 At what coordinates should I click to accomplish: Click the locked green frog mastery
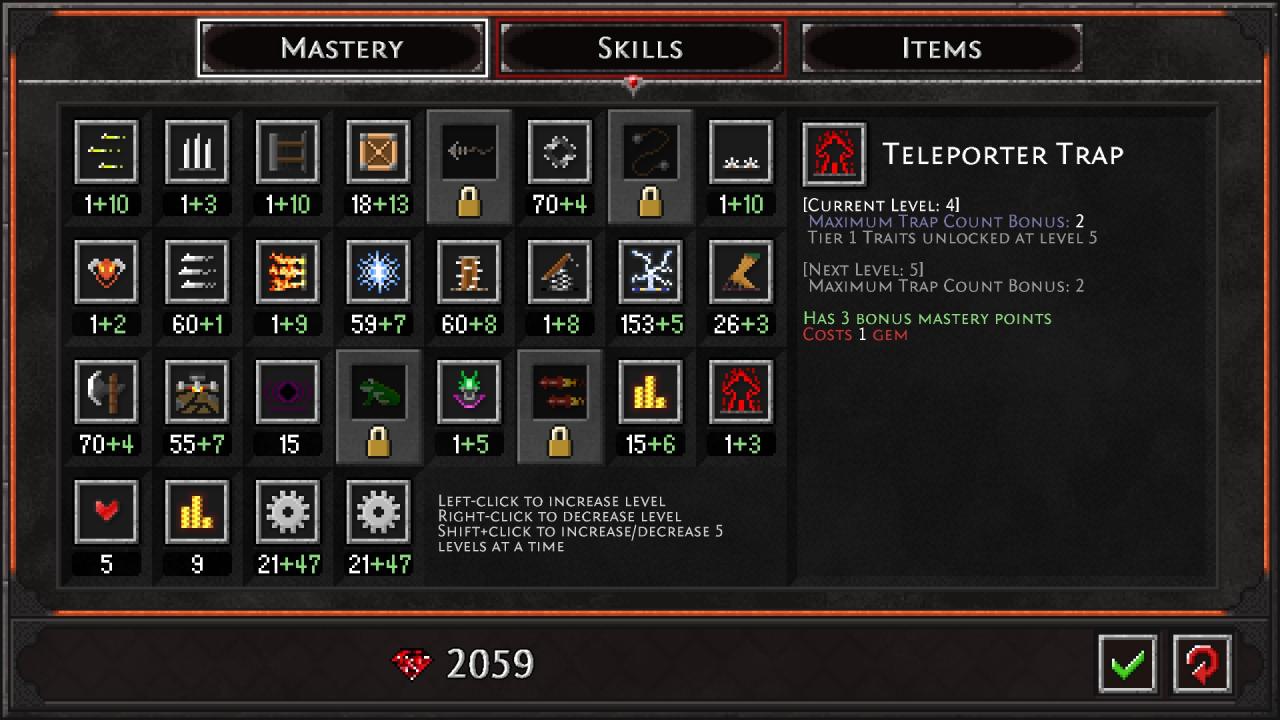[378, 392]
